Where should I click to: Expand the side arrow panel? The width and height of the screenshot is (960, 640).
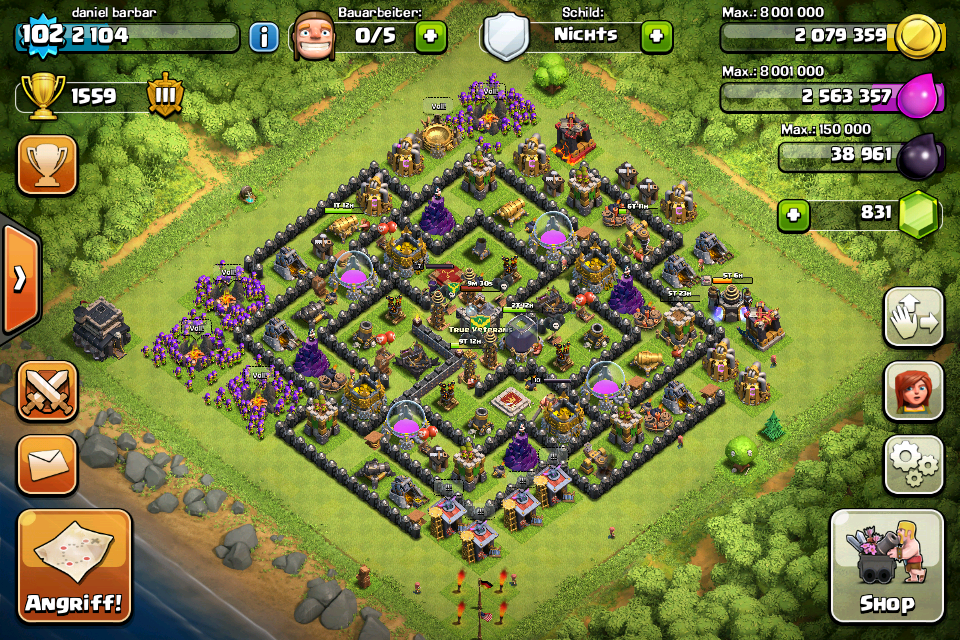[19, 278]
